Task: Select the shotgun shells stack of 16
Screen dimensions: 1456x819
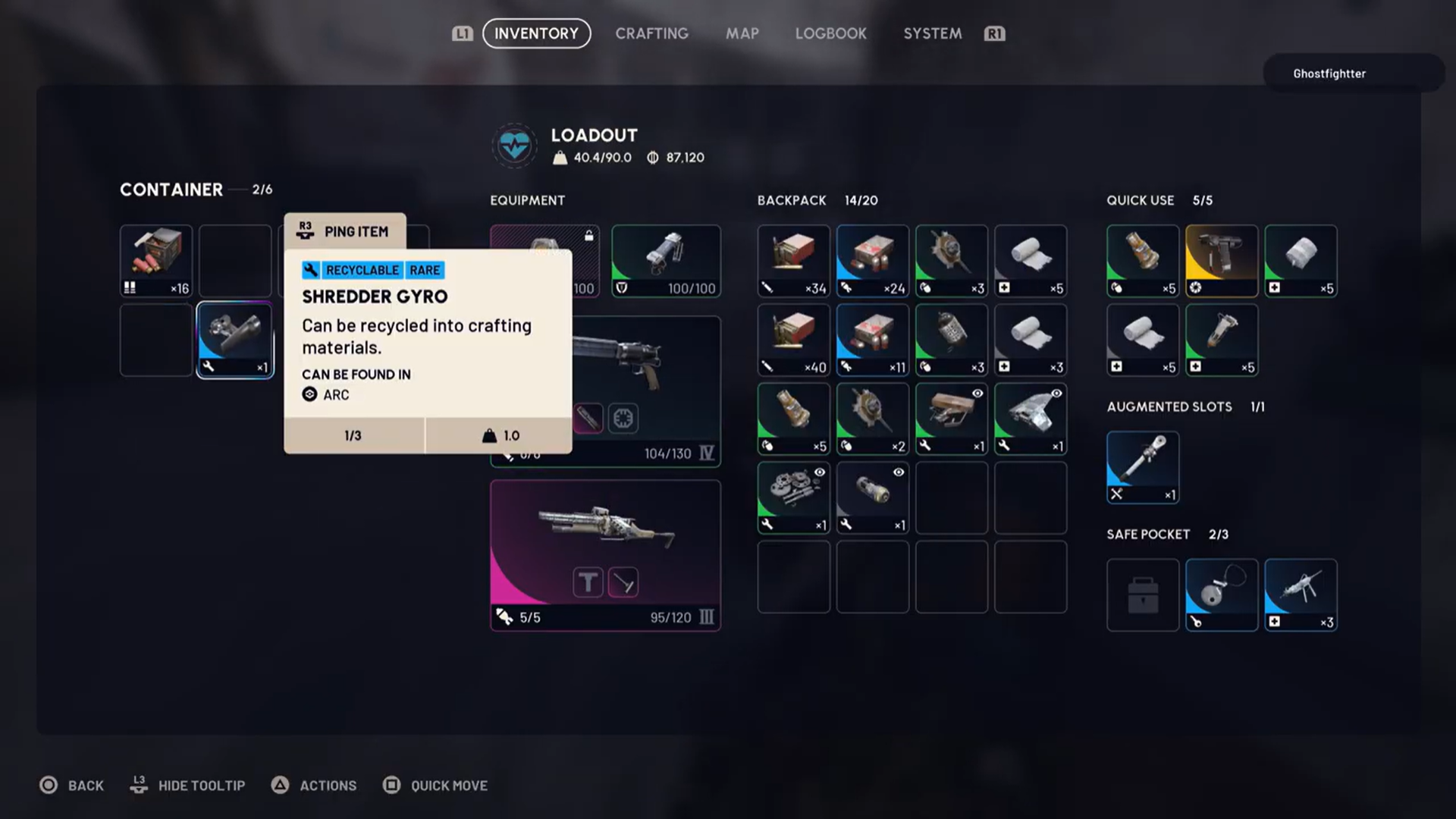Action: [156, 260]
